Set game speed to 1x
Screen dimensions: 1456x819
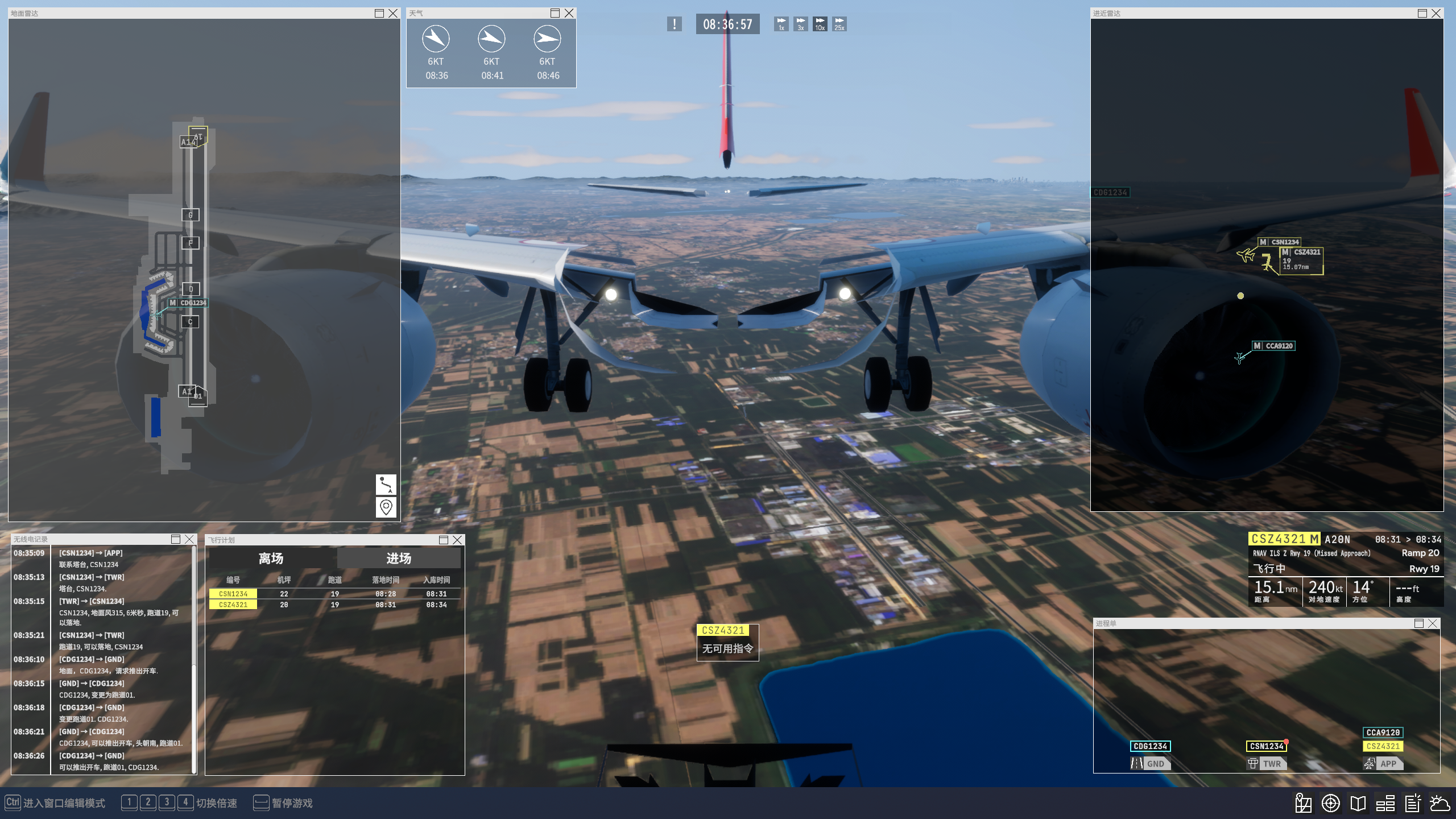[781, 24]
